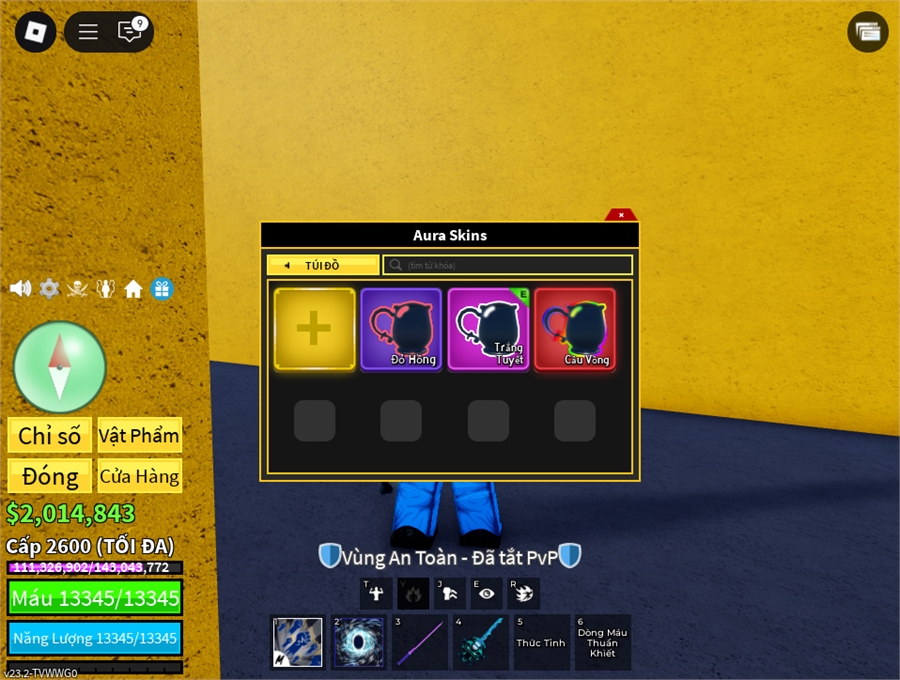The height and width of the screenshot is (680, 900).
Task: Click the aura skin search field
Action: [x=508, y=265]
